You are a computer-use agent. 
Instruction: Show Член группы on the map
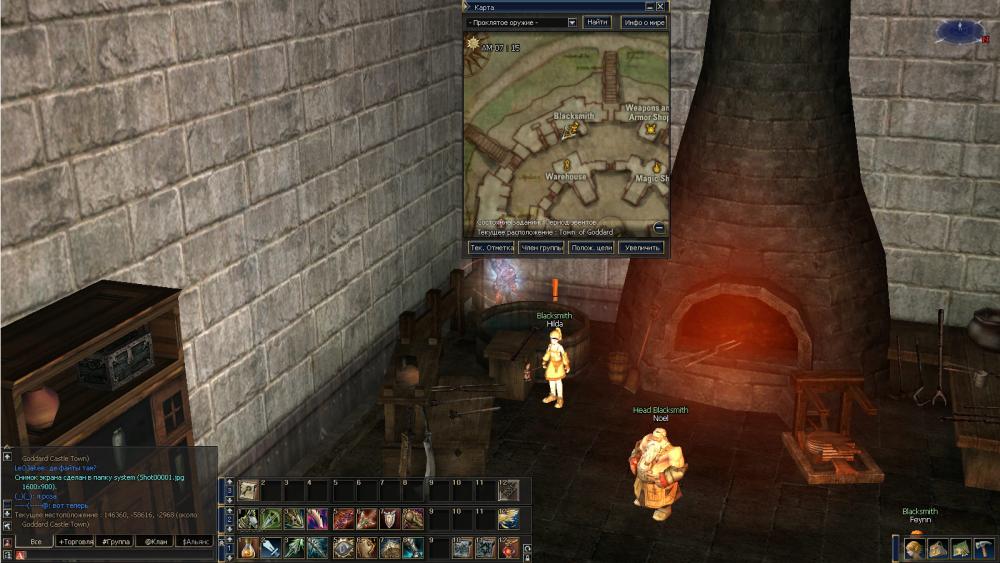pos(541,247)
